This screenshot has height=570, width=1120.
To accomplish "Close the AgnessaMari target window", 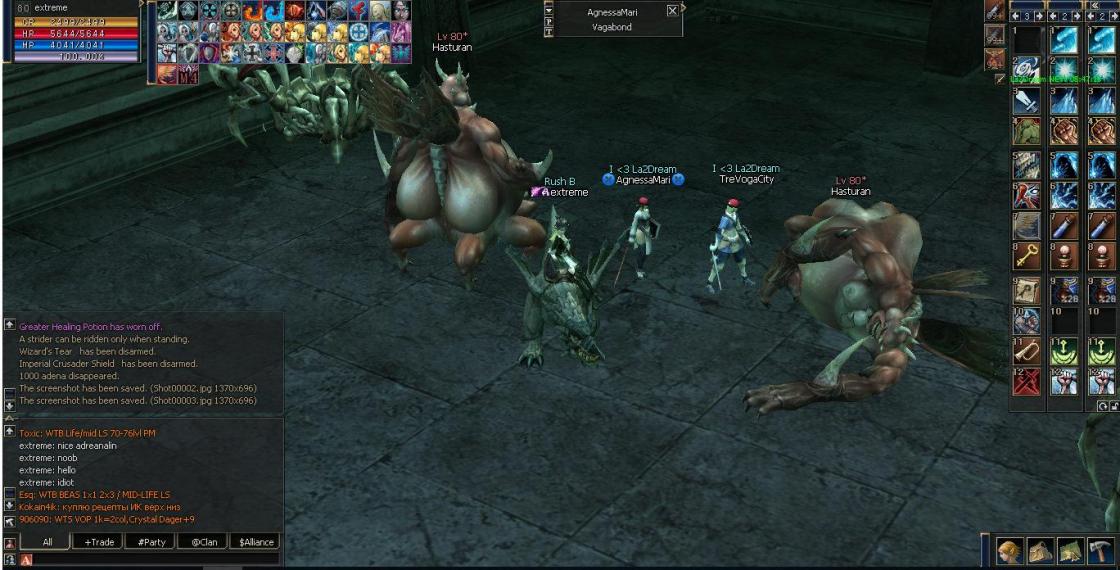I will click(x=672, y=11).
